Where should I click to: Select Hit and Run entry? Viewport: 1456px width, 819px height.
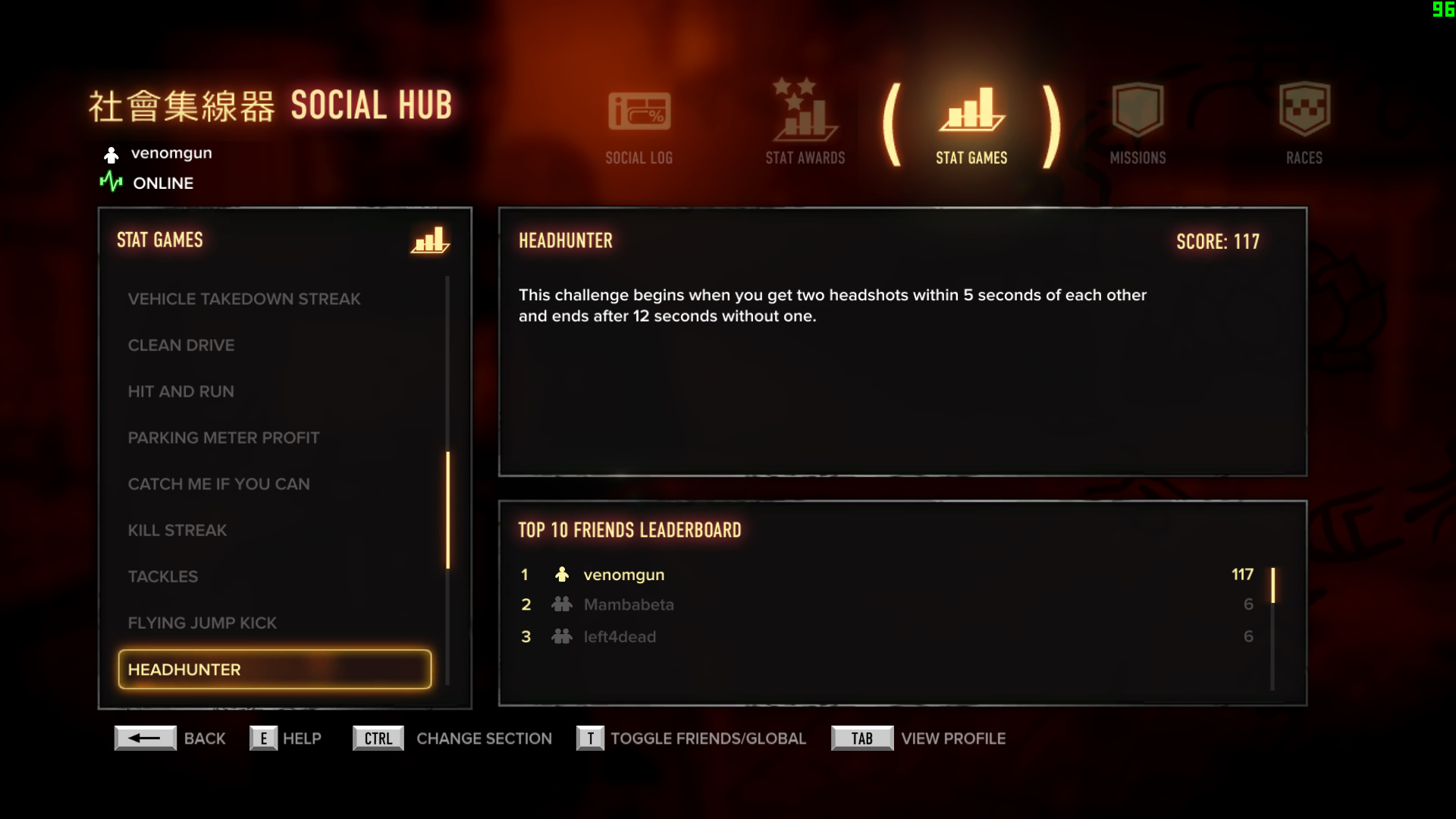(x=180, y=391)
